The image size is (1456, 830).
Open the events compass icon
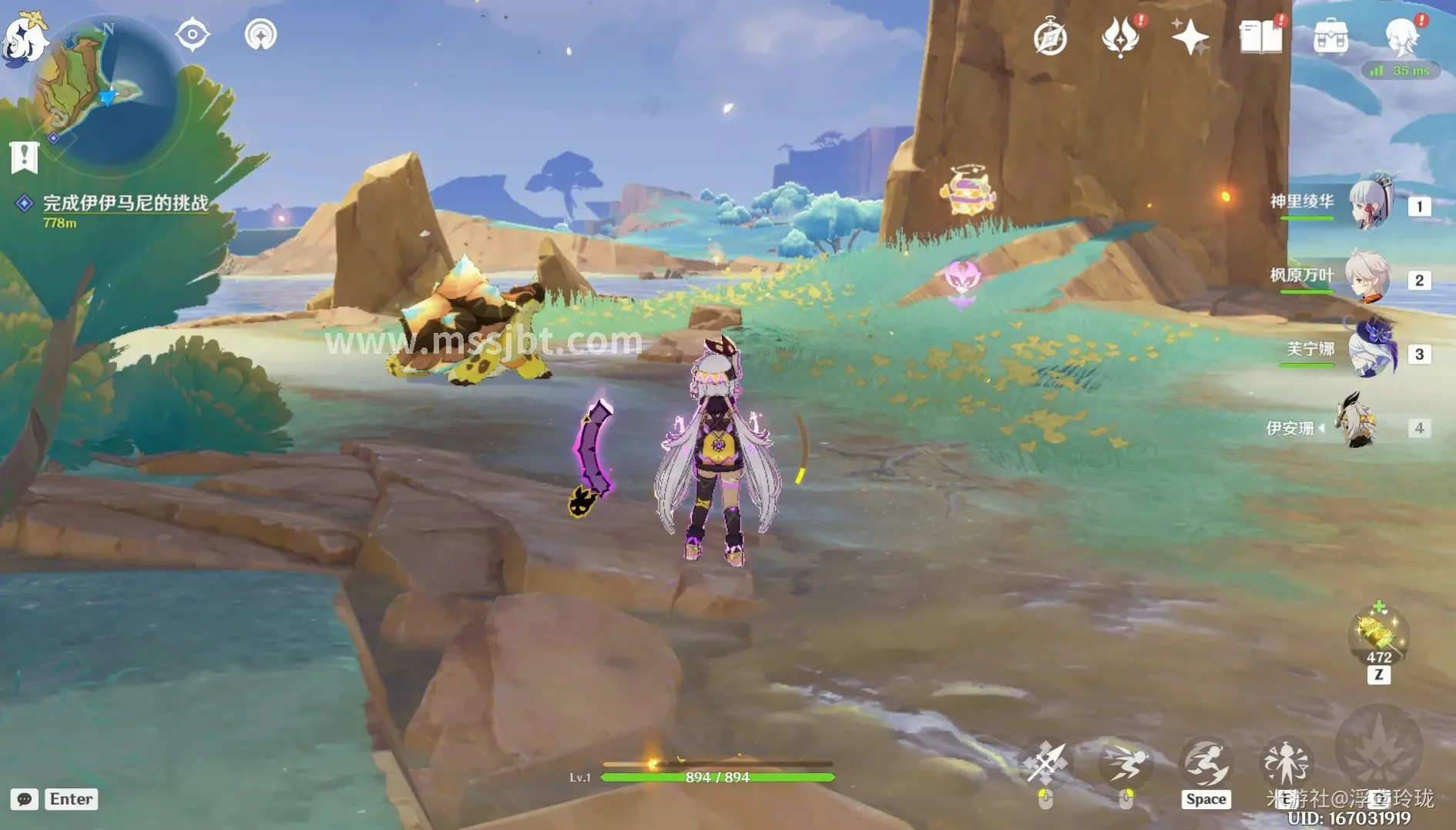(1050, 37)
